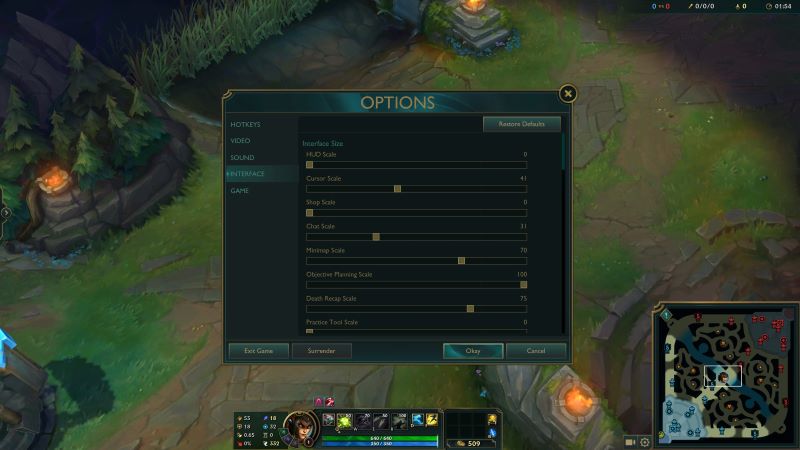Viewport: 800px width, 450px height.
Task: Close the Options window with the X
Action: (x=568, y=94)
